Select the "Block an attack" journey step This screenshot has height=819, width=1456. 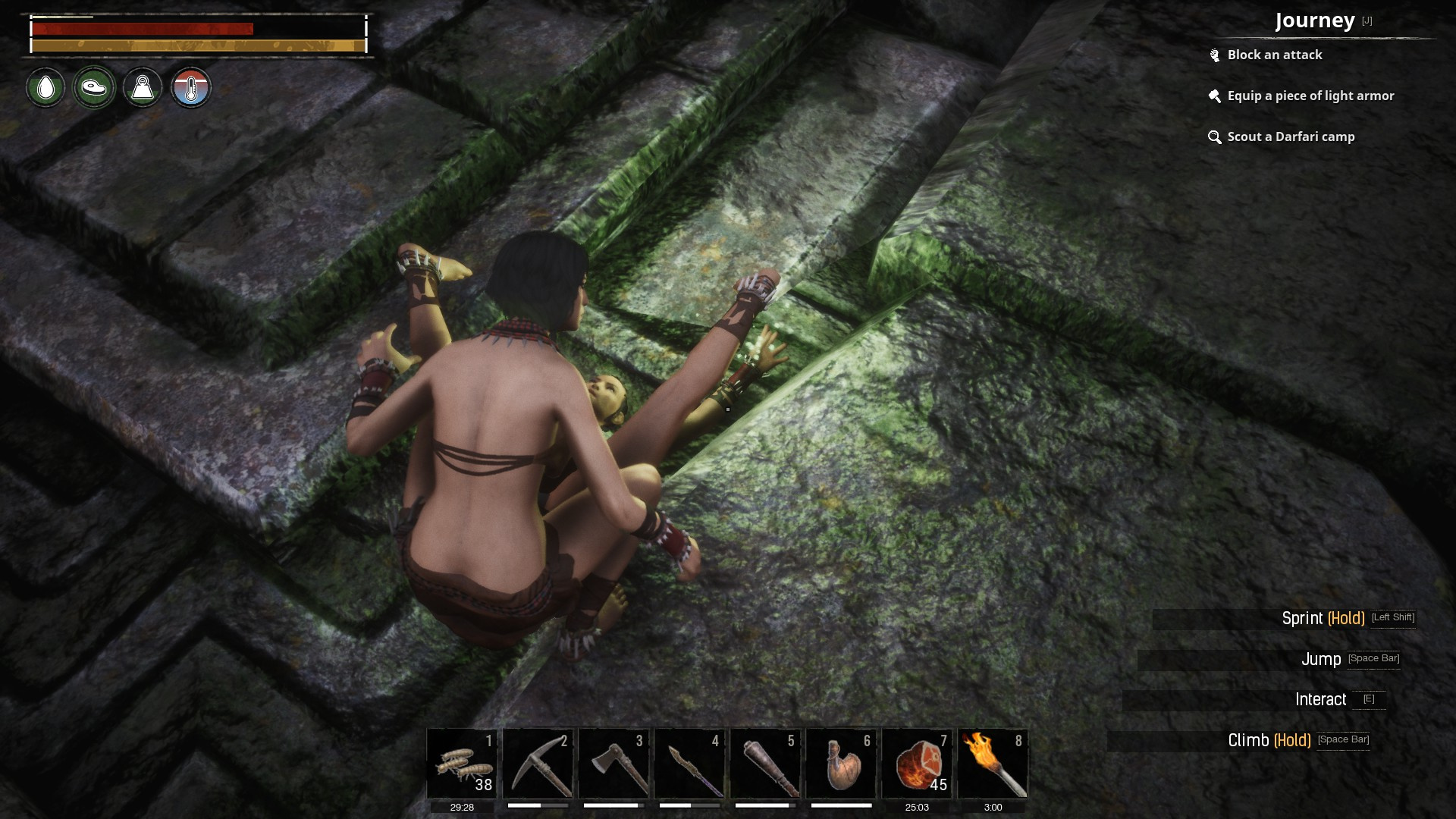click(x=1274, y=55)
